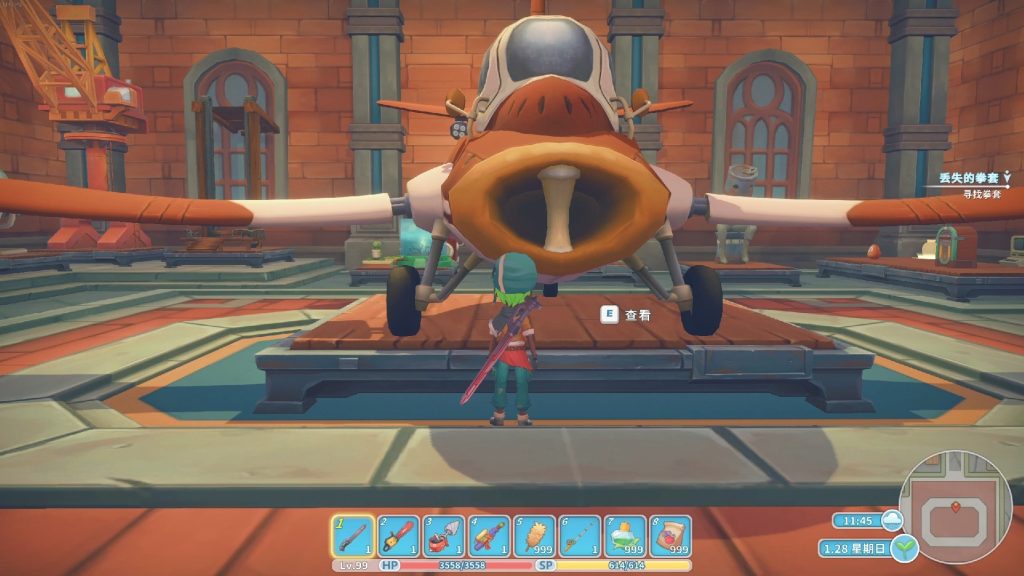Screen dimensions: 1024x576
Task: Click the cloud weather icon
Action: click(892, 520)
